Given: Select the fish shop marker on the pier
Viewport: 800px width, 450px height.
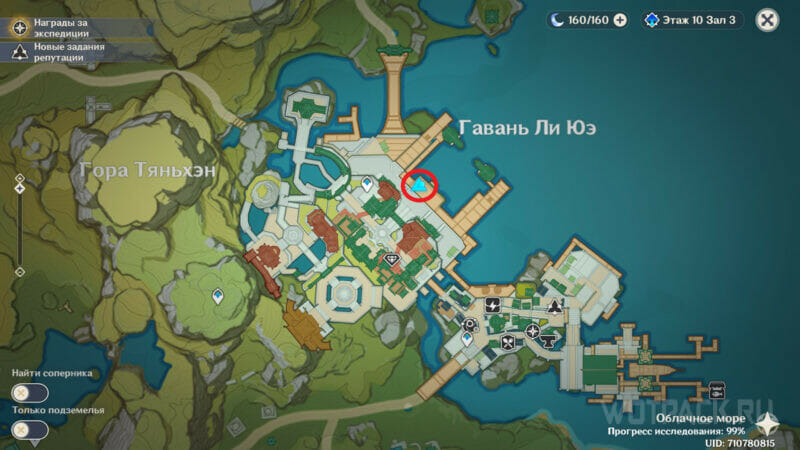Looking at the screenshot, I should 716,390.
